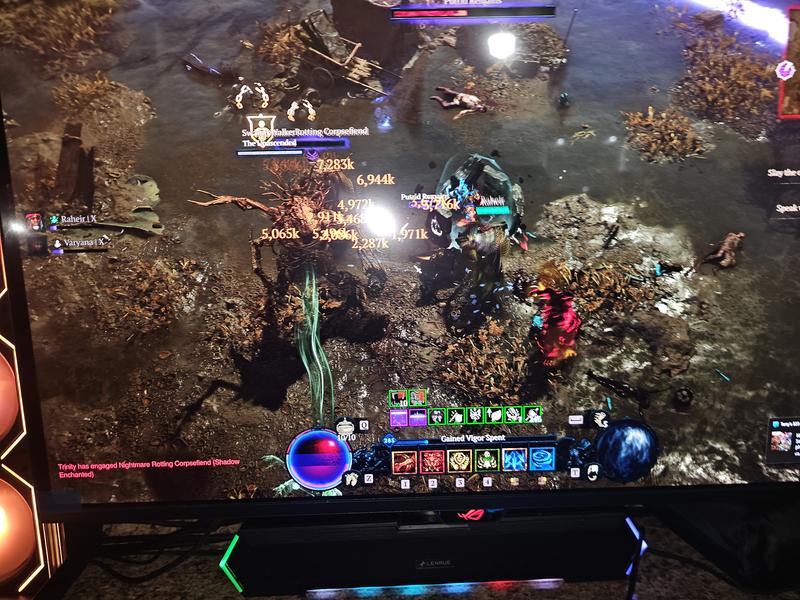Use the blue swirling vortex skill
This screenshot has width=800, height=600.
[542, 459]
